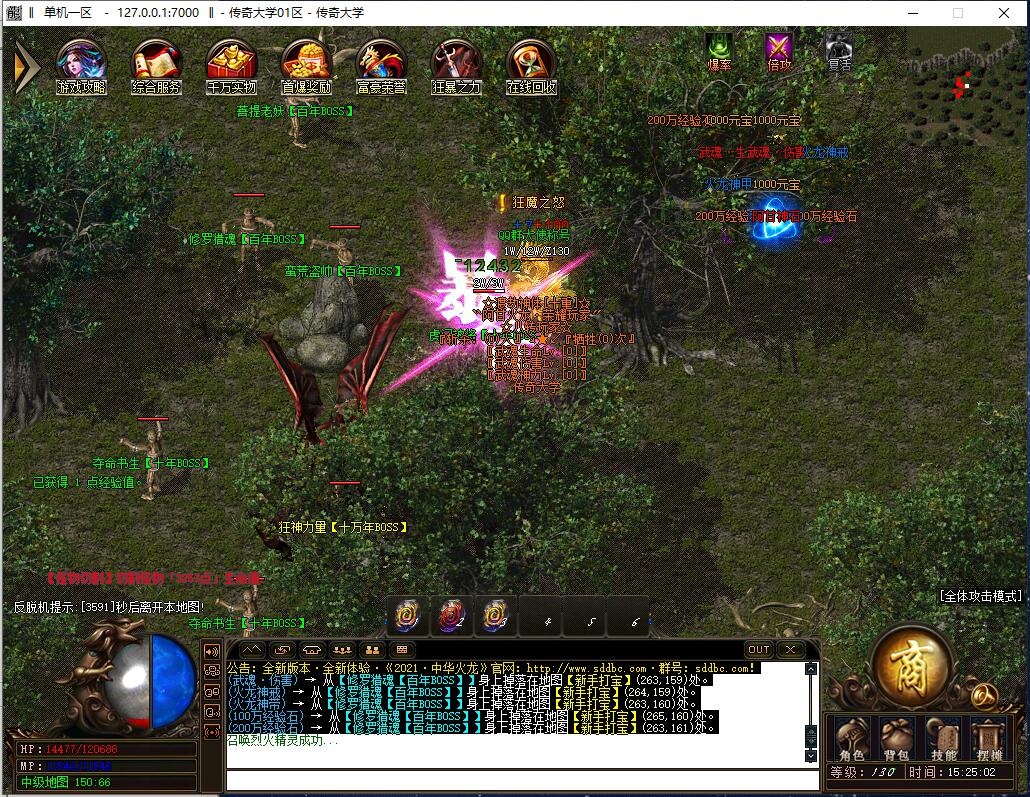Open the 摆摊 stall panel
Image resolution: width=1030 pixels, height=797 pixels.
click(989, 740)
